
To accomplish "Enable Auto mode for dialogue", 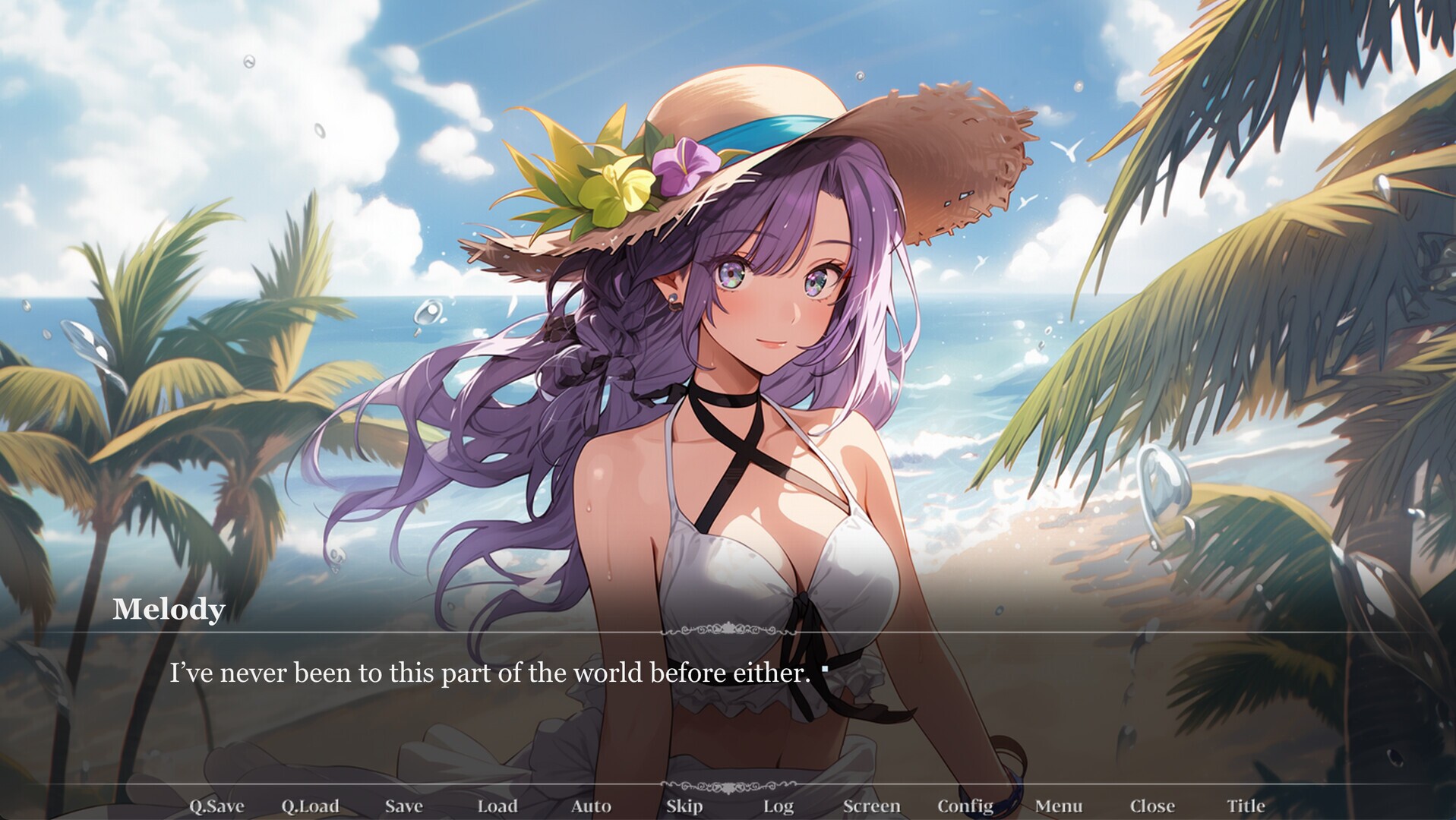I will [x=591, y=806].
